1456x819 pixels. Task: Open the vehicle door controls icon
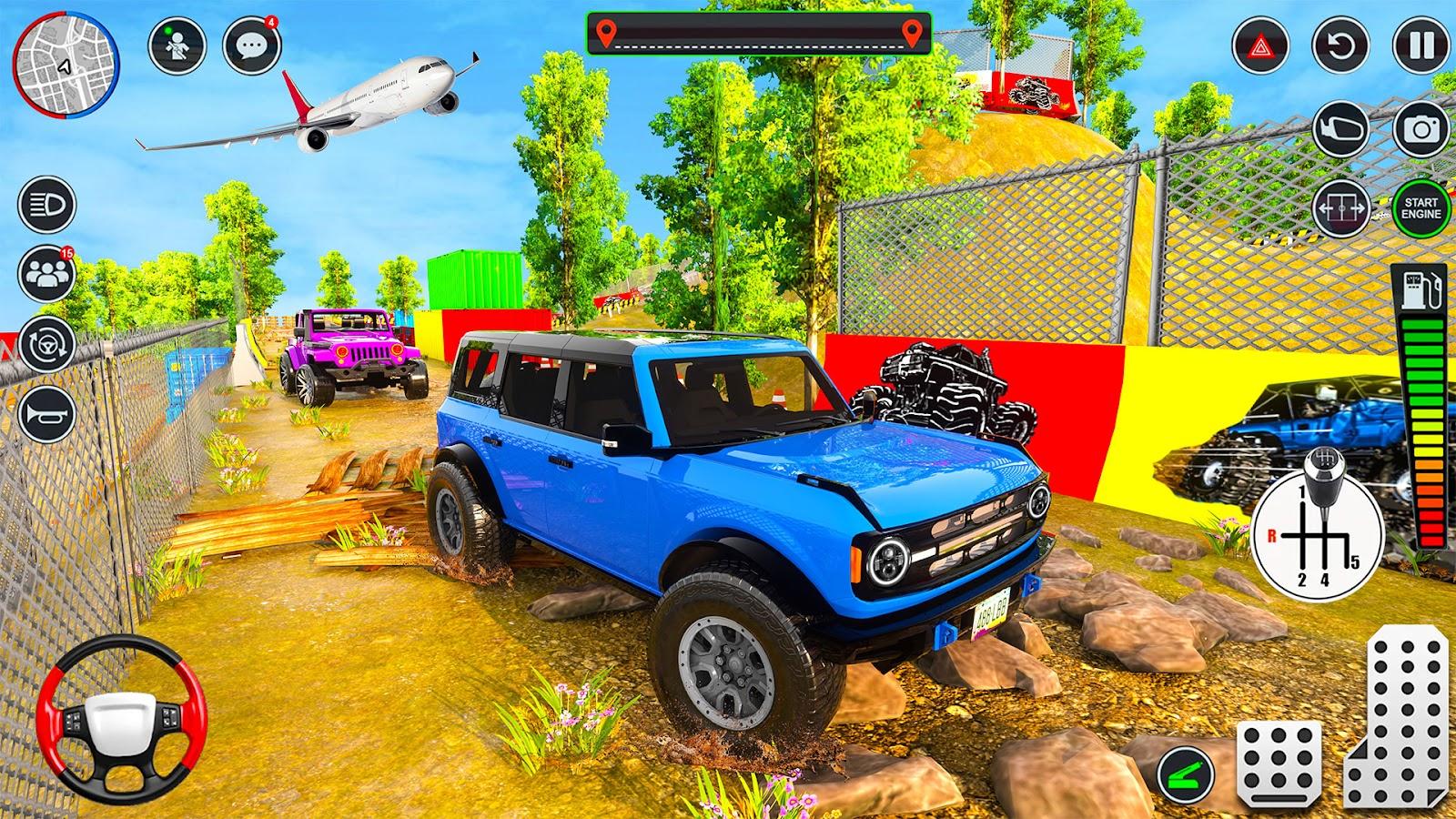1342,207
